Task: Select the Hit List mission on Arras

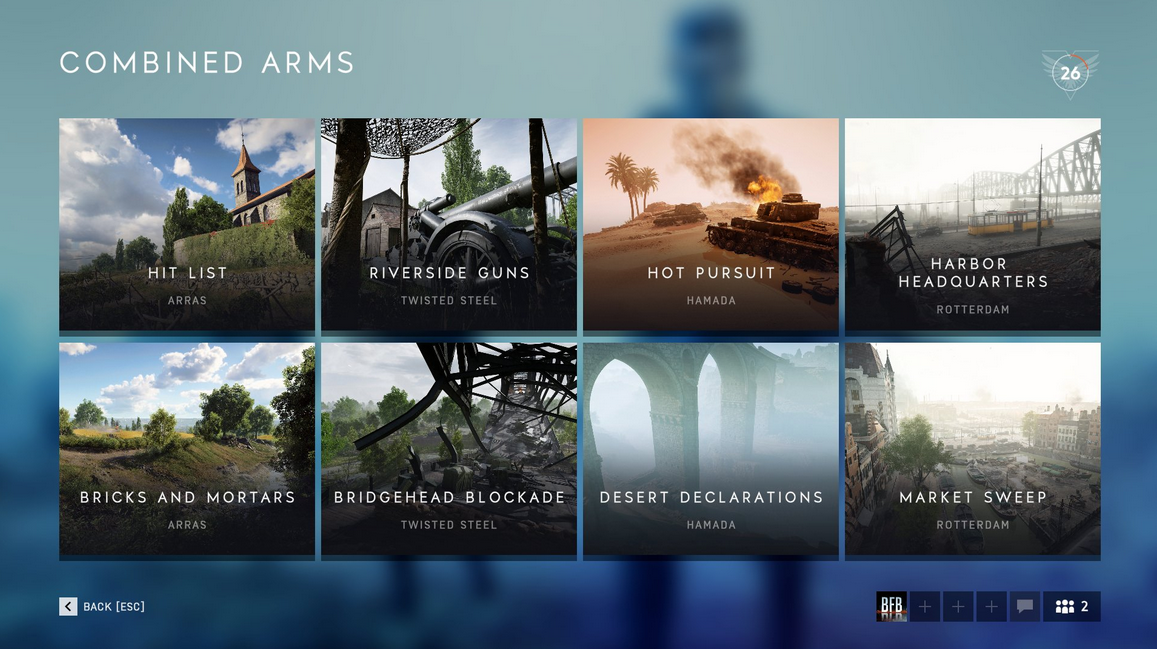Action: (x=187, y=225)
